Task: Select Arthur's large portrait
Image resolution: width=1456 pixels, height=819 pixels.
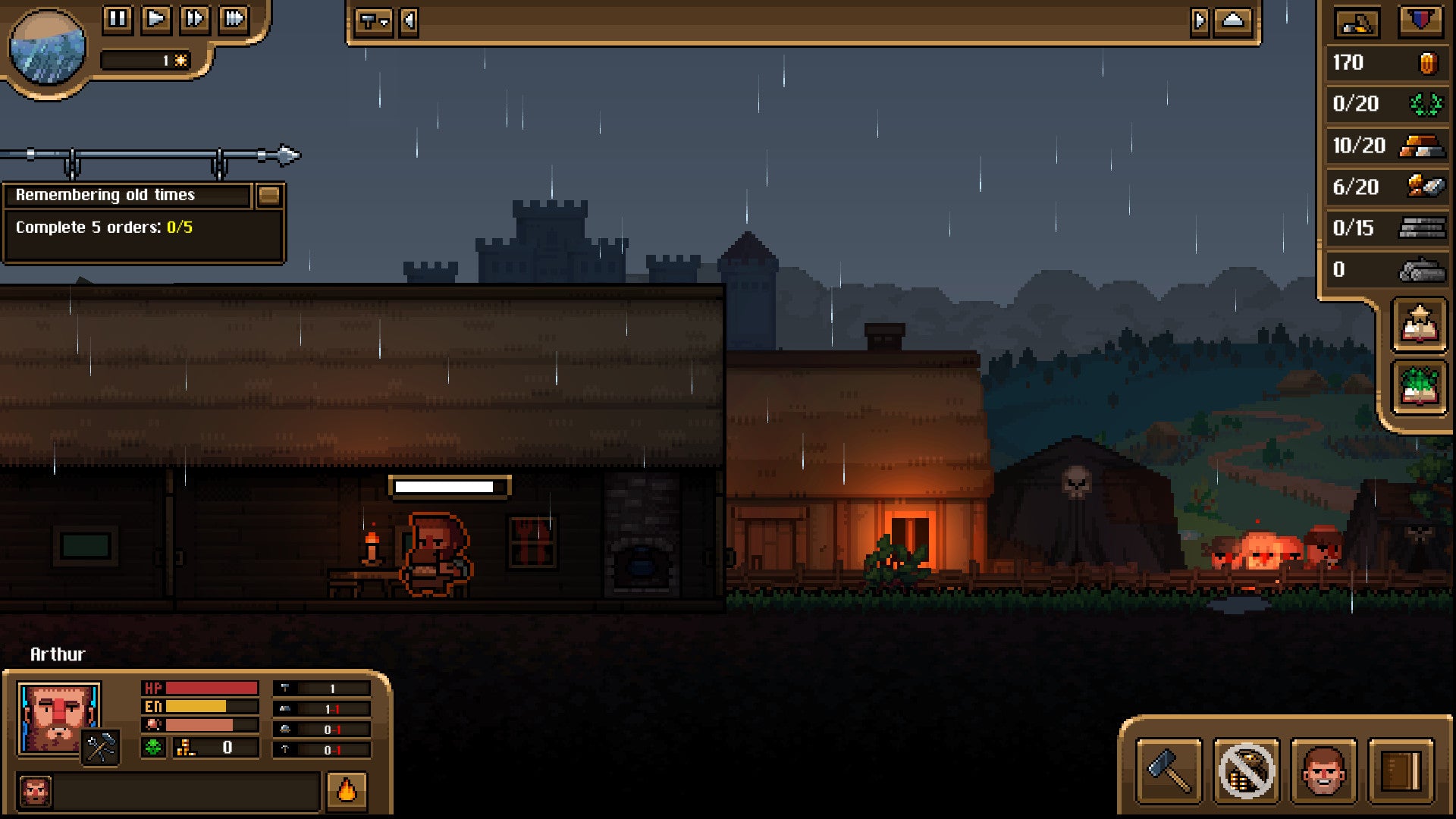Action: click(x=56, y=717)
